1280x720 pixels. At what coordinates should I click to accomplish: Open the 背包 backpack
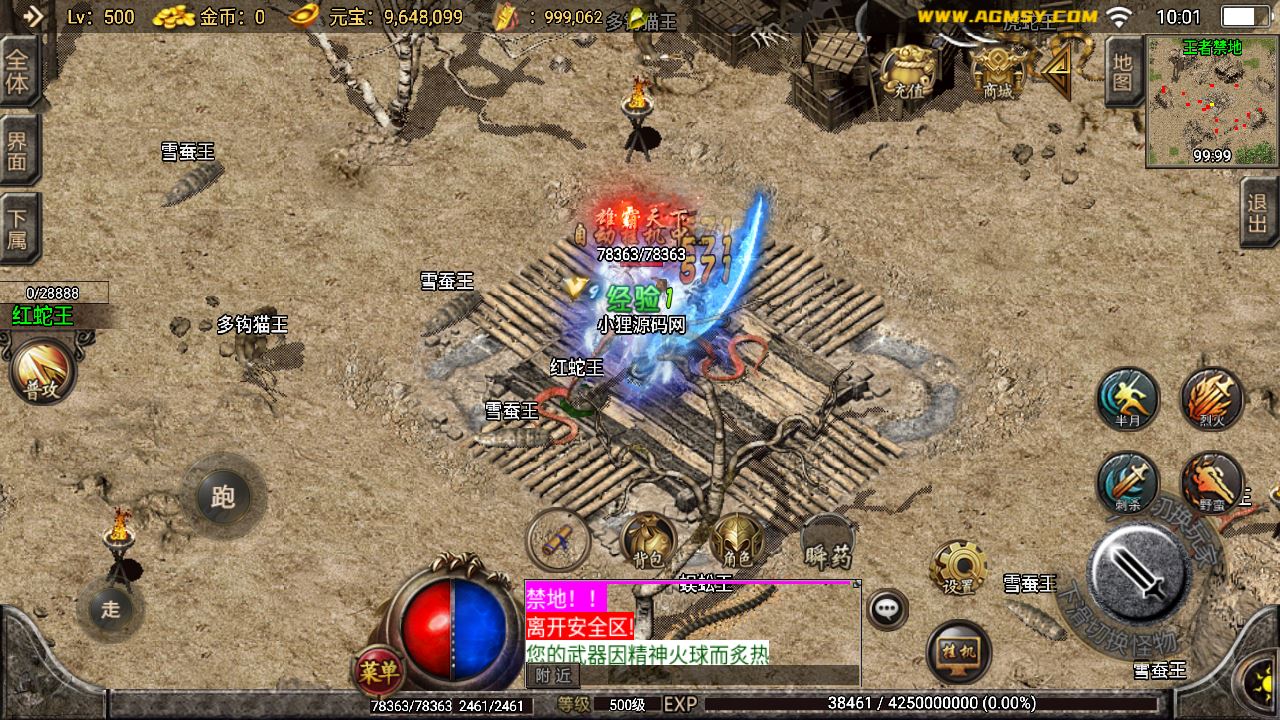click(x=646, y=540)
